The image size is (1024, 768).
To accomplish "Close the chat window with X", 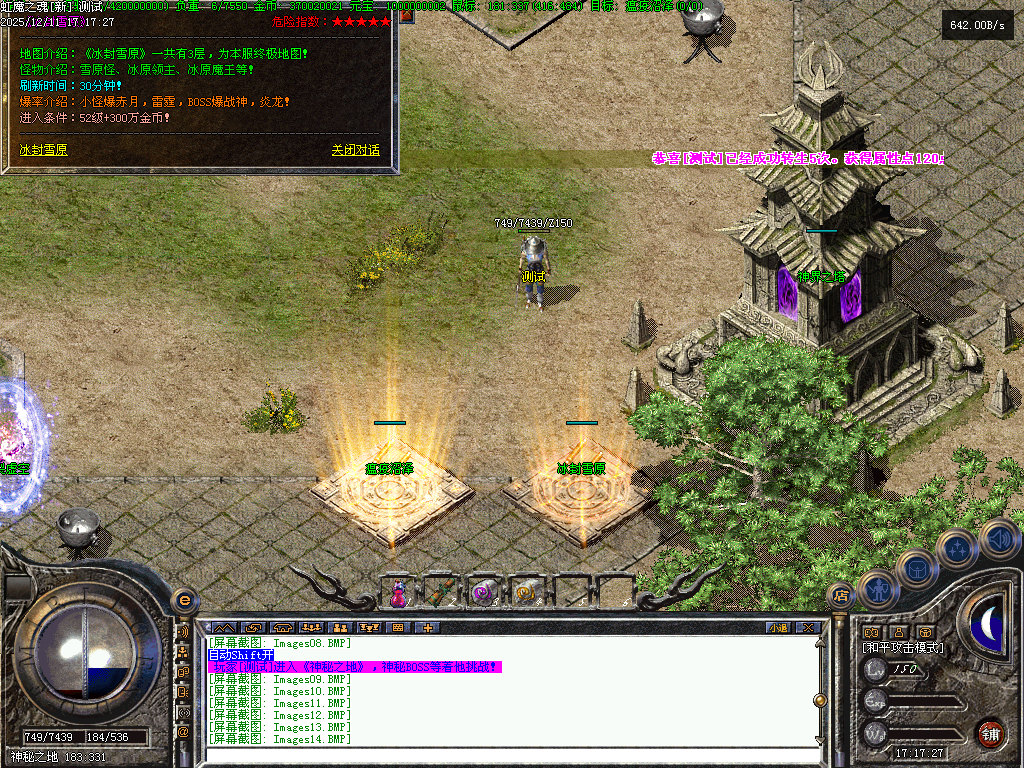I will (808, 628).
